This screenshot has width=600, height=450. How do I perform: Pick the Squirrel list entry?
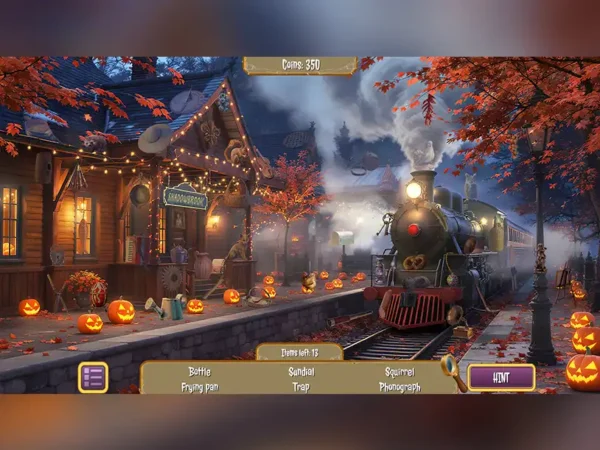point(399,371)
